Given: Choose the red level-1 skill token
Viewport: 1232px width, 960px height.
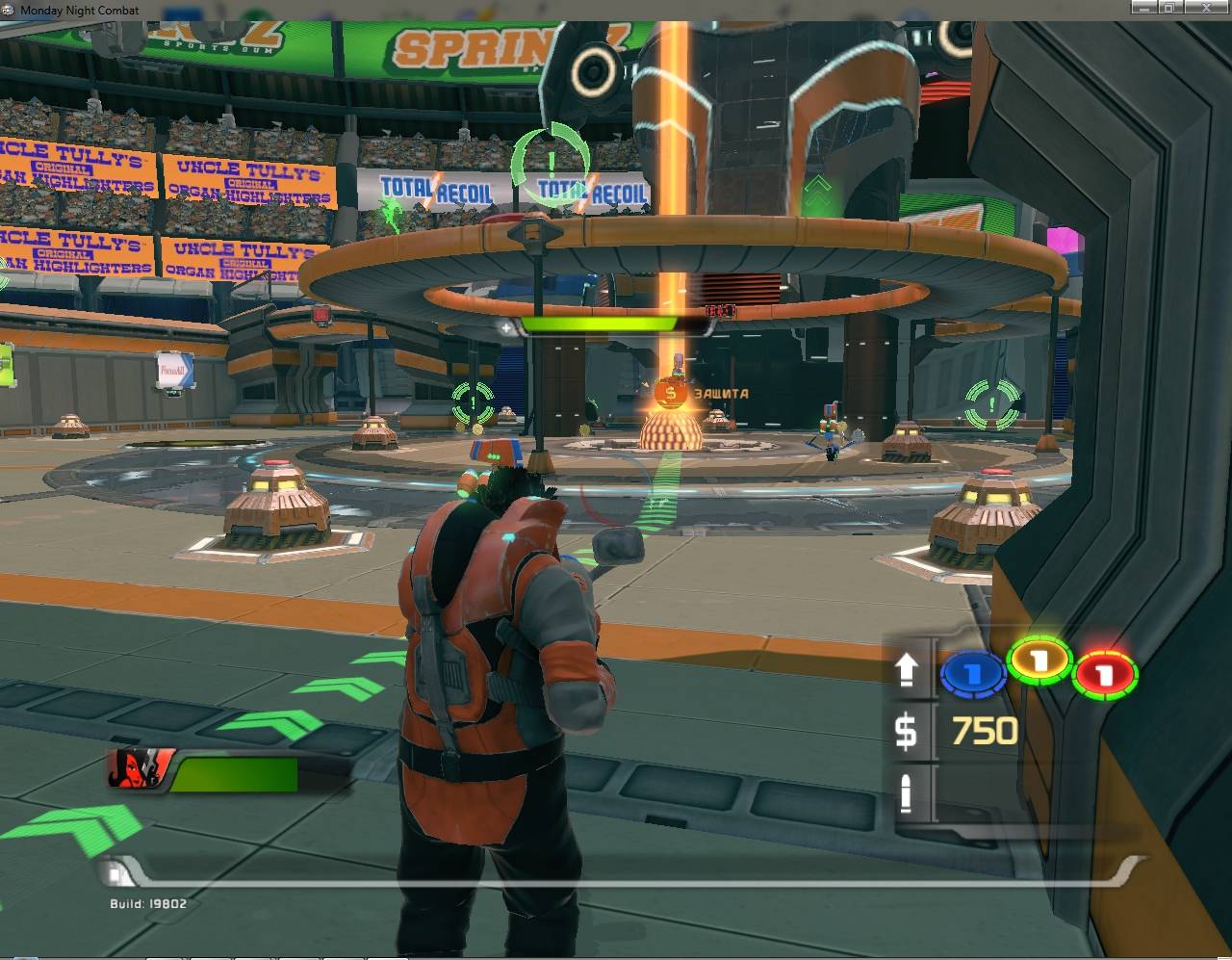Looking at the screenshot, I should [x=1106, y=673].
